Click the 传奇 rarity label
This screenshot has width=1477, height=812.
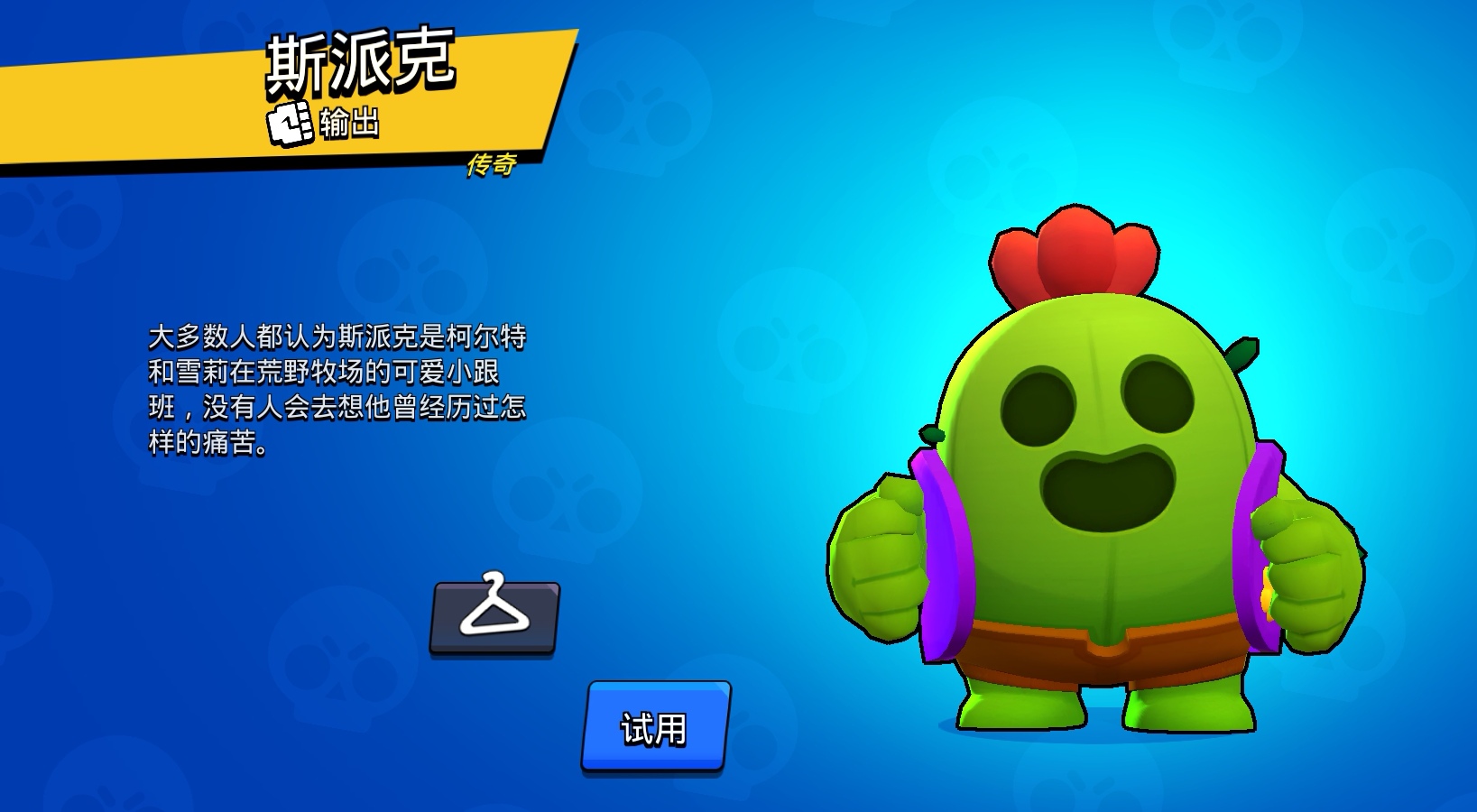(492, 165)
